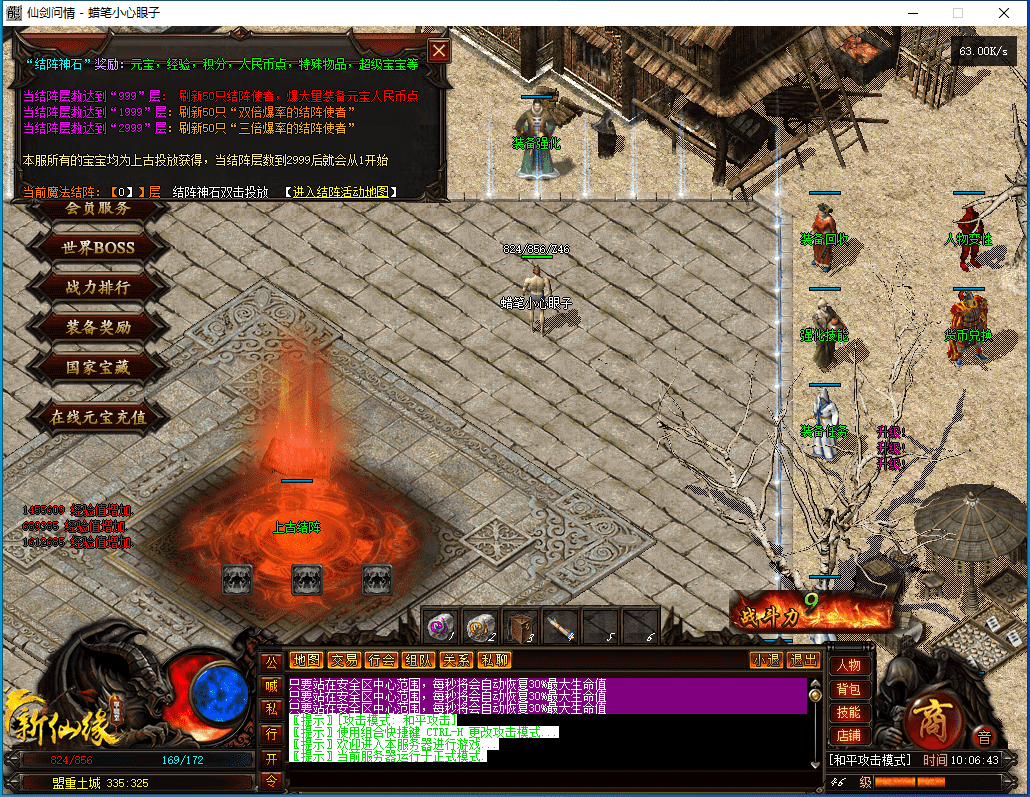Toggle the 音 sound button
The height and width of the screenshot is (797, 1030).
click(984, 738)
